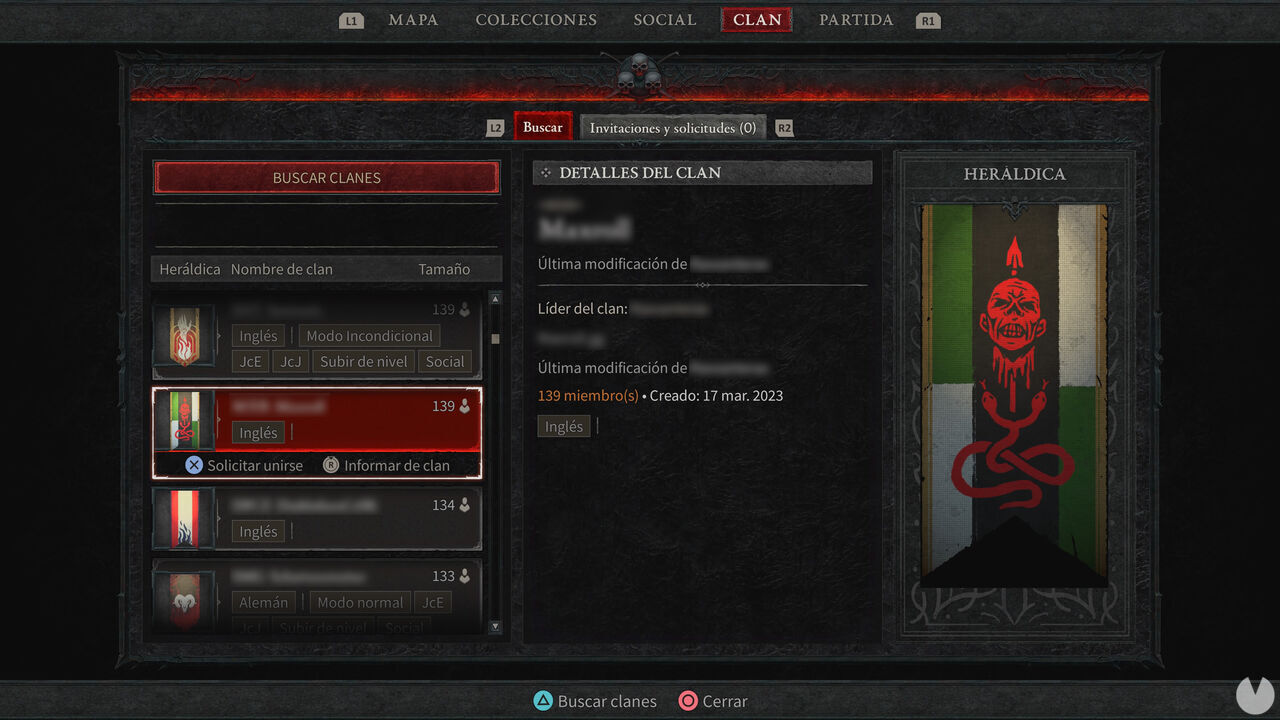Viewport: 1280px width, 720px height.
Task: Switch to the Invitaciones y solicitudes tab
Action: click(672, 127)
